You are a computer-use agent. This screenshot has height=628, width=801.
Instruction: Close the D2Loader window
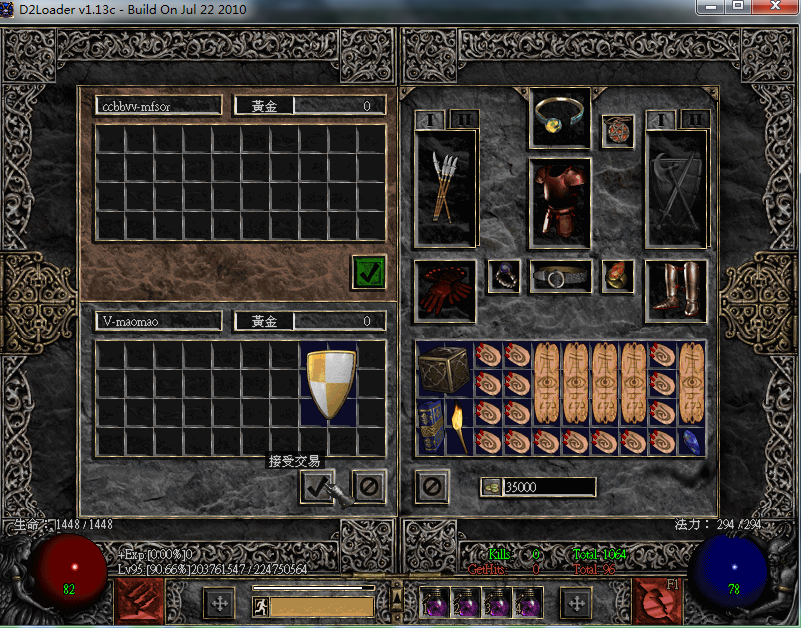pos(771,7)
